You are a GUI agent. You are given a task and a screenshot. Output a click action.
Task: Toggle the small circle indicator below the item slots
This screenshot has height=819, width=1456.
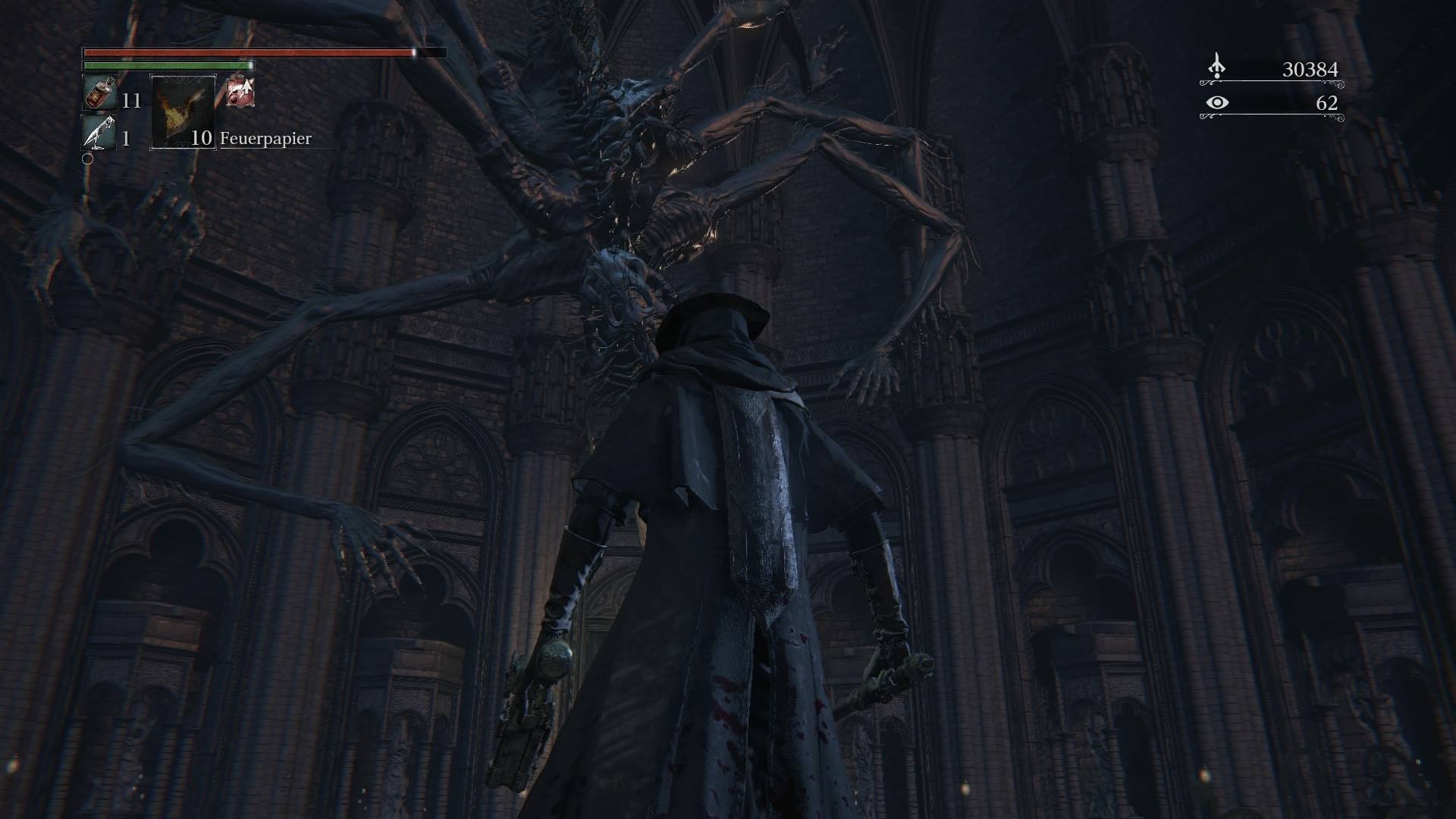point(87,159)
